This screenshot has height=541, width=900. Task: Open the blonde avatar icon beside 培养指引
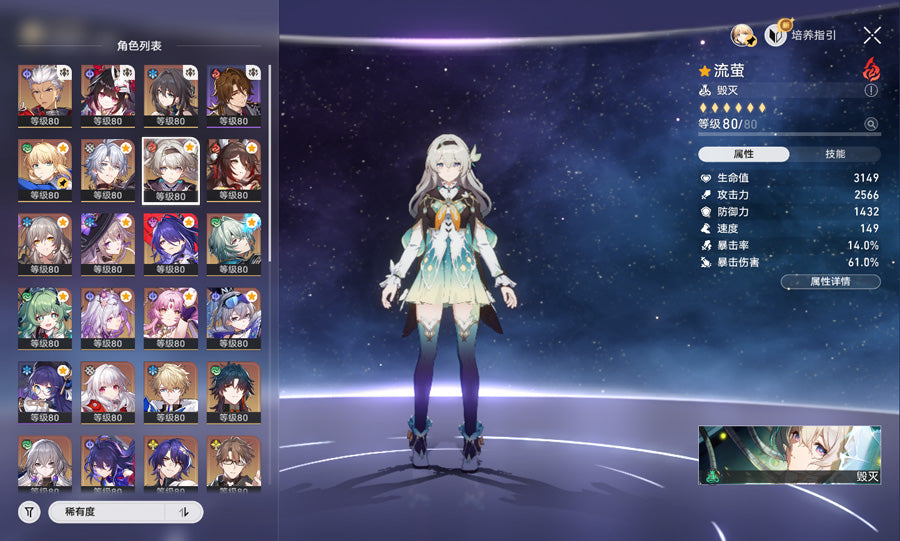coord(742,35)
